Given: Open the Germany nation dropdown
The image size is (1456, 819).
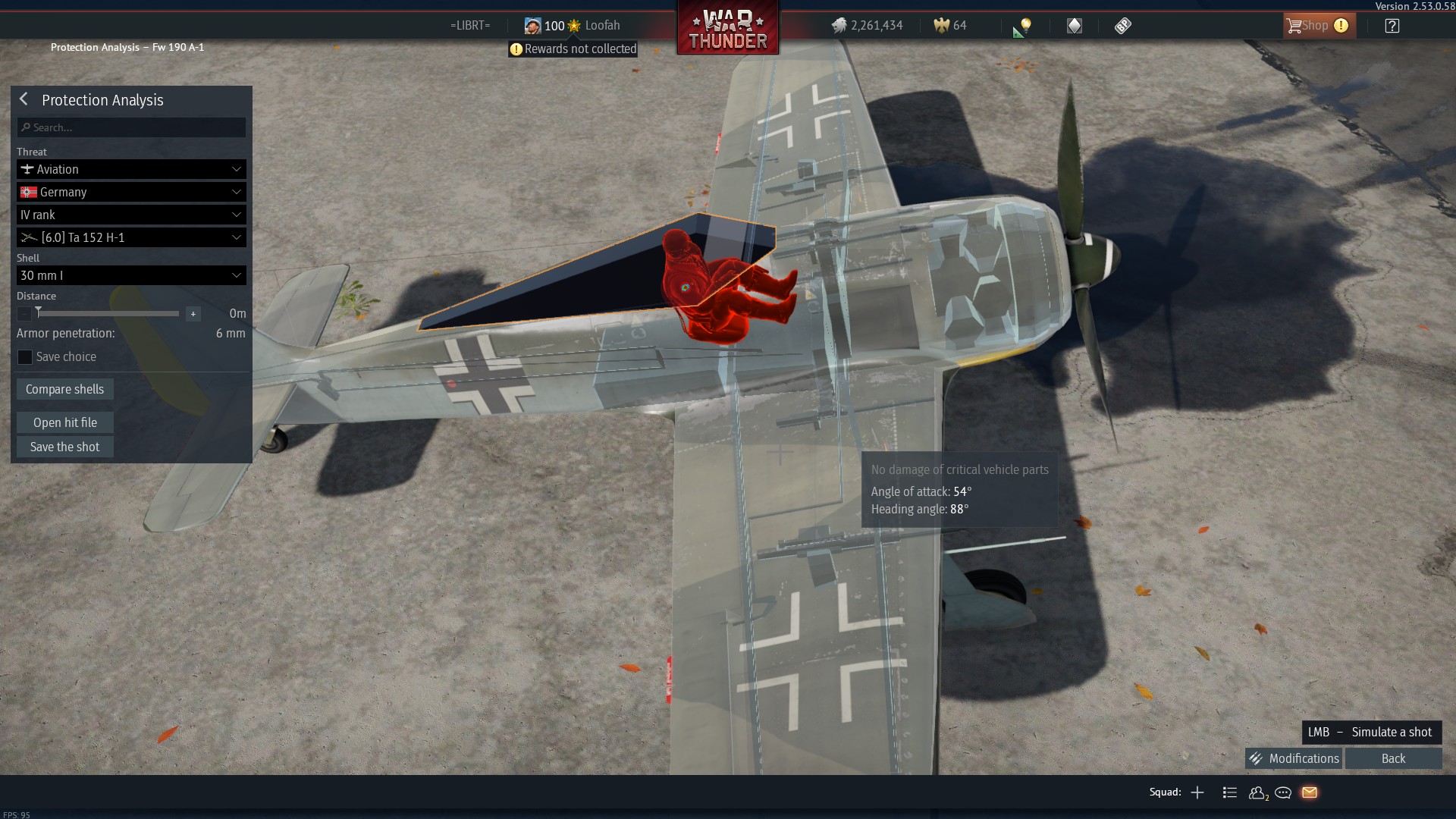Looking at the screenshot, I should coord(131,192).
